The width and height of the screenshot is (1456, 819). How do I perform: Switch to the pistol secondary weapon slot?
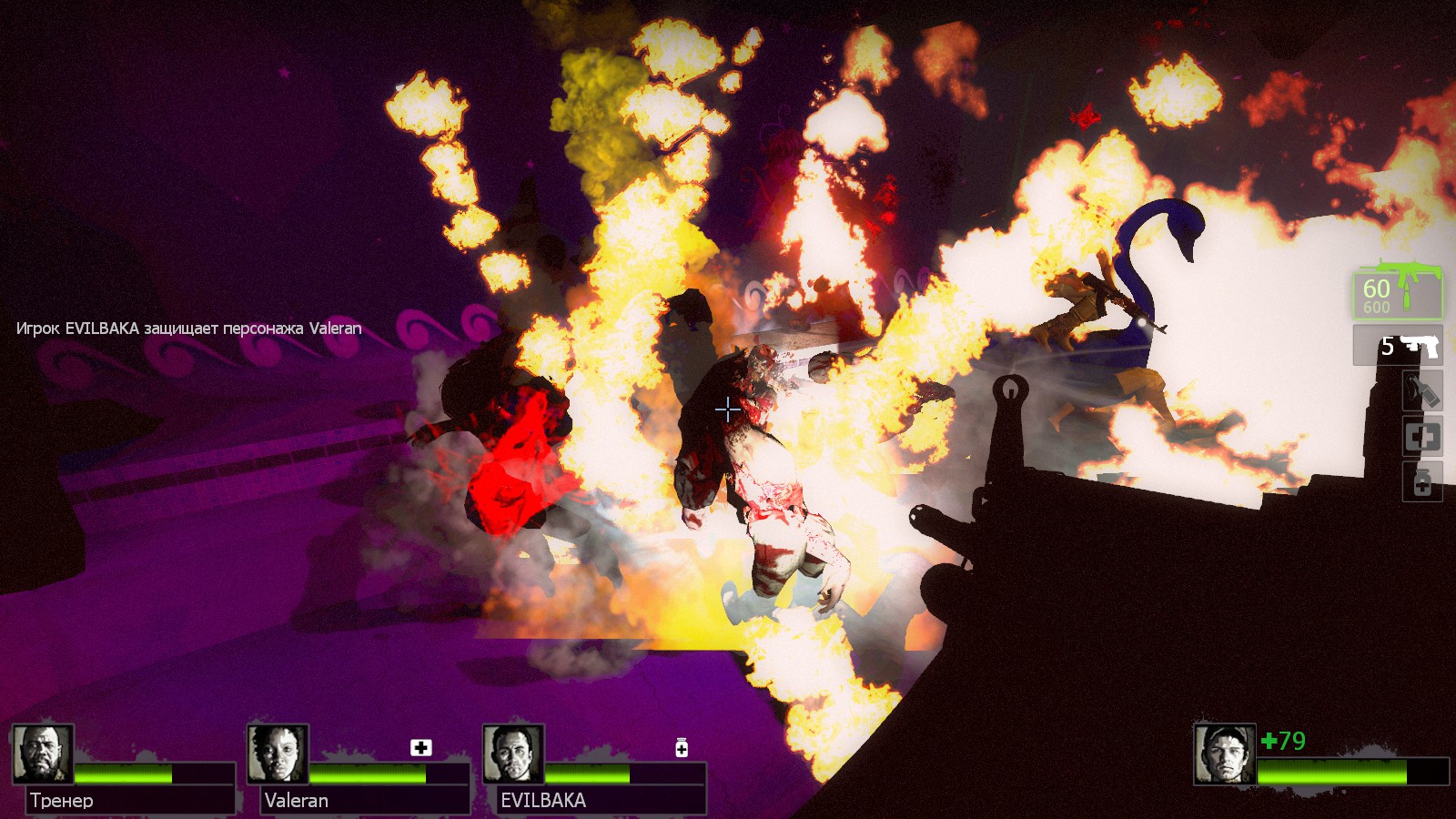1398,346
